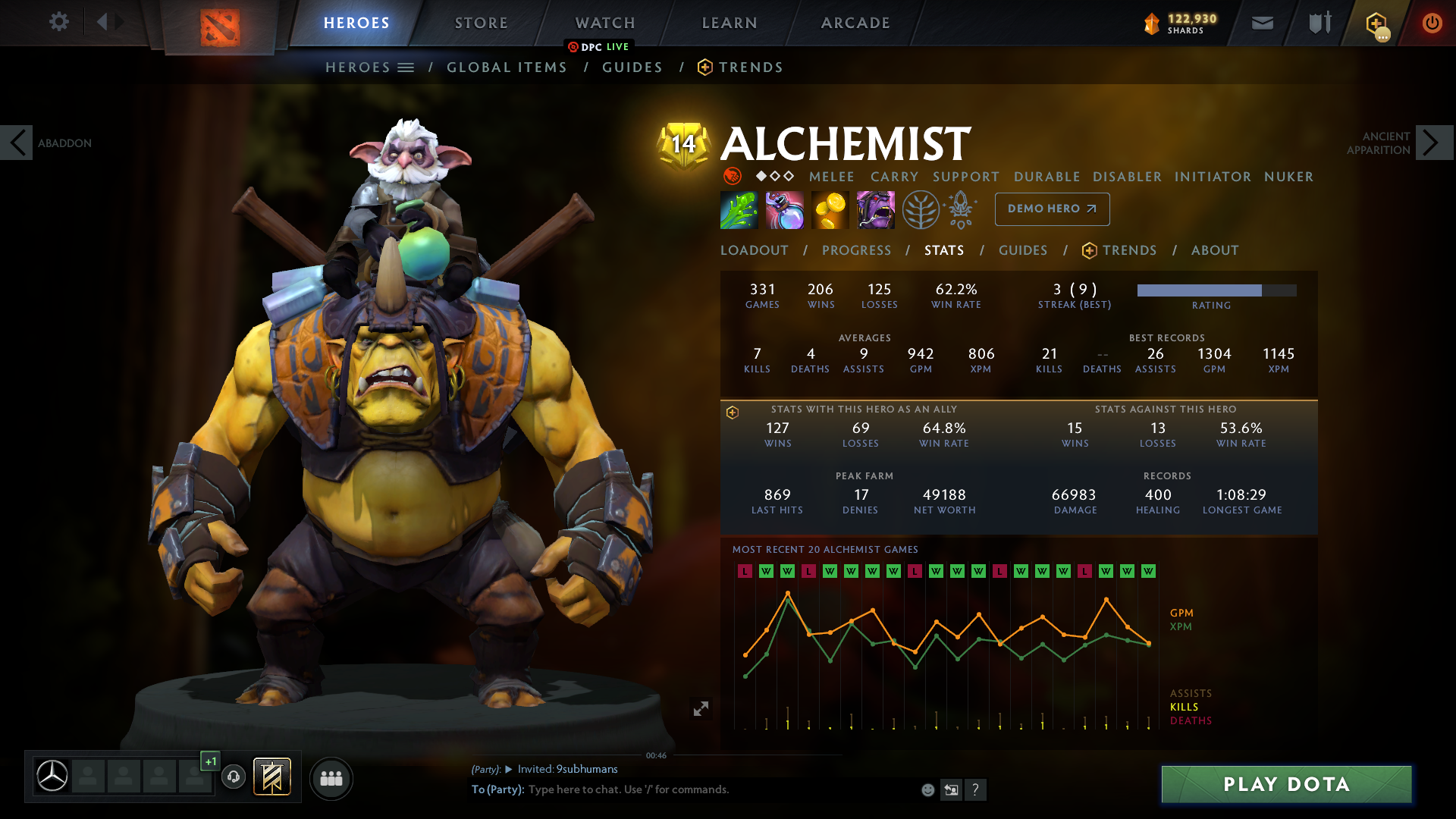Switch to the Loadout tab
The image size is (1456, 819).
point(754,250)
